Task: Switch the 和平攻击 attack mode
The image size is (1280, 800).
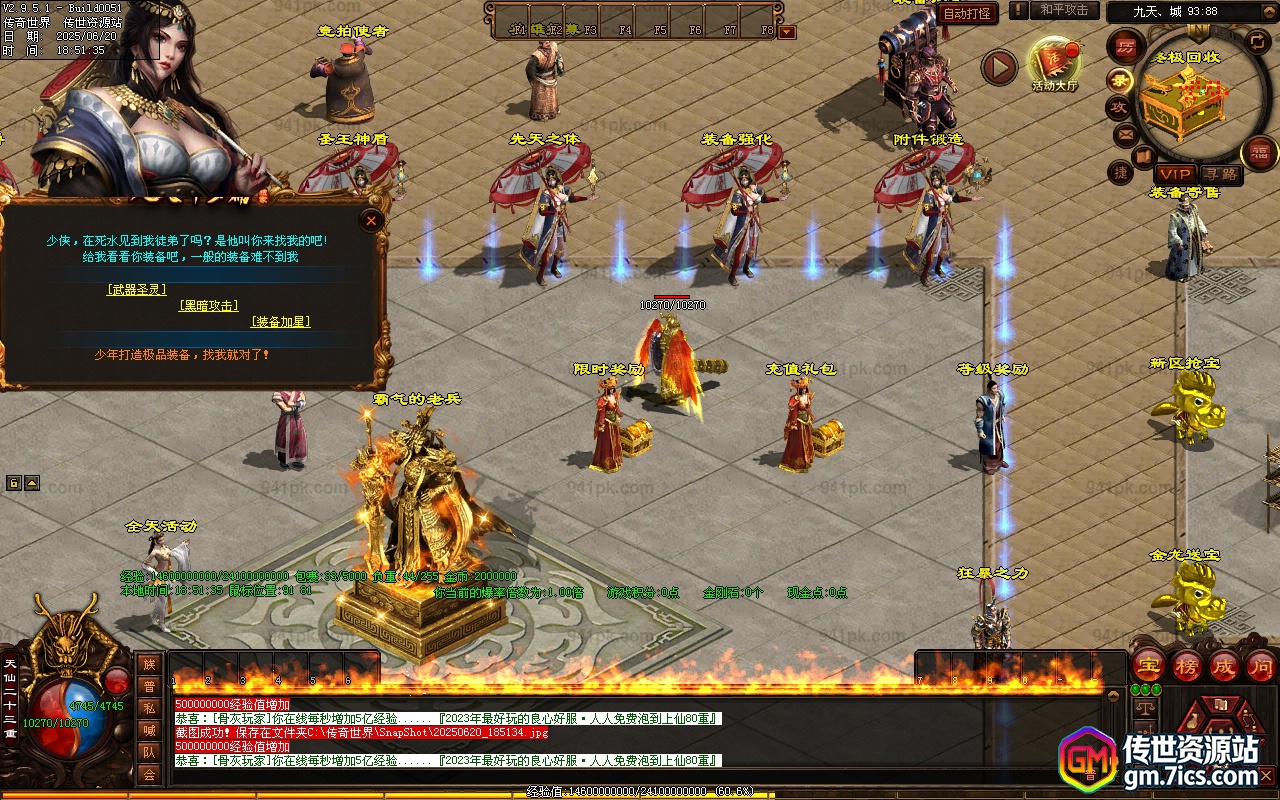Action: (x=1064, y=10)
